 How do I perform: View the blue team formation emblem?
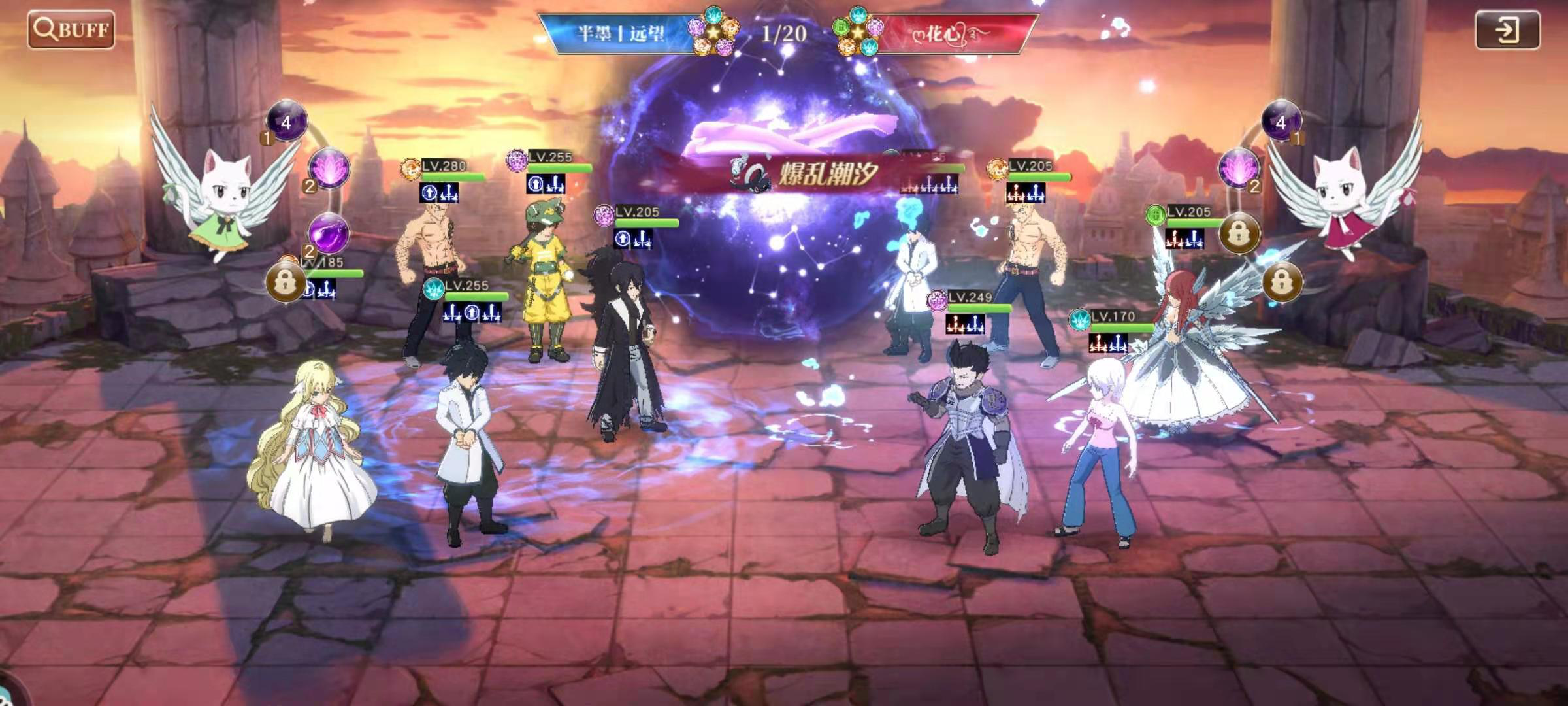(x=713, y=31)
